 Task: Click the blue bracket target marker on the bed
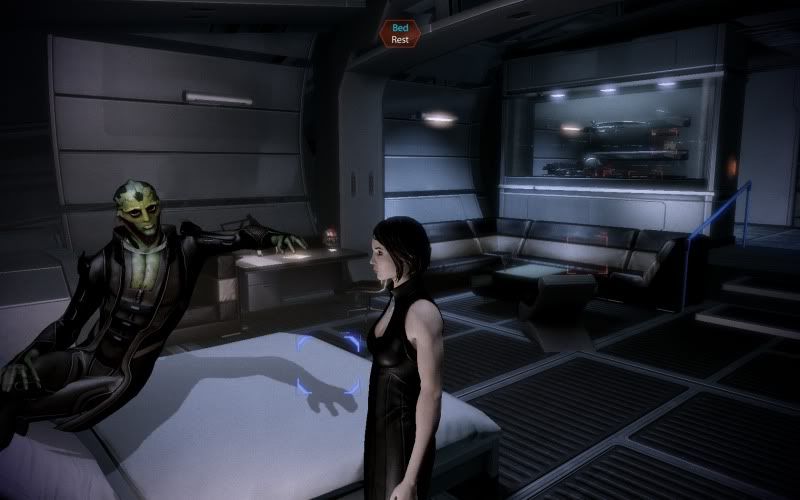click(328, 365)
